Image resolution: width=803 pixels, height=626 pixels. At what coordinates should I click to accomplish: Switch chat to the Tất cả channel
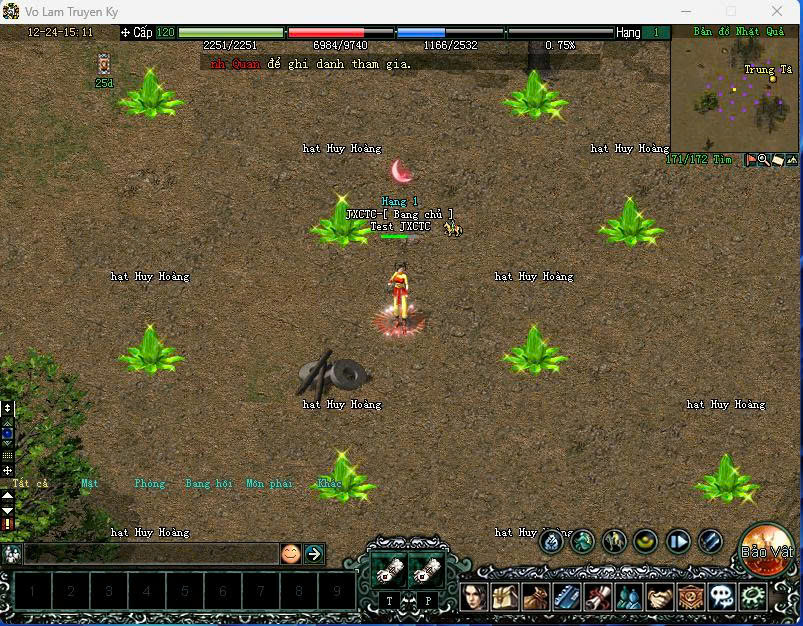30,484
